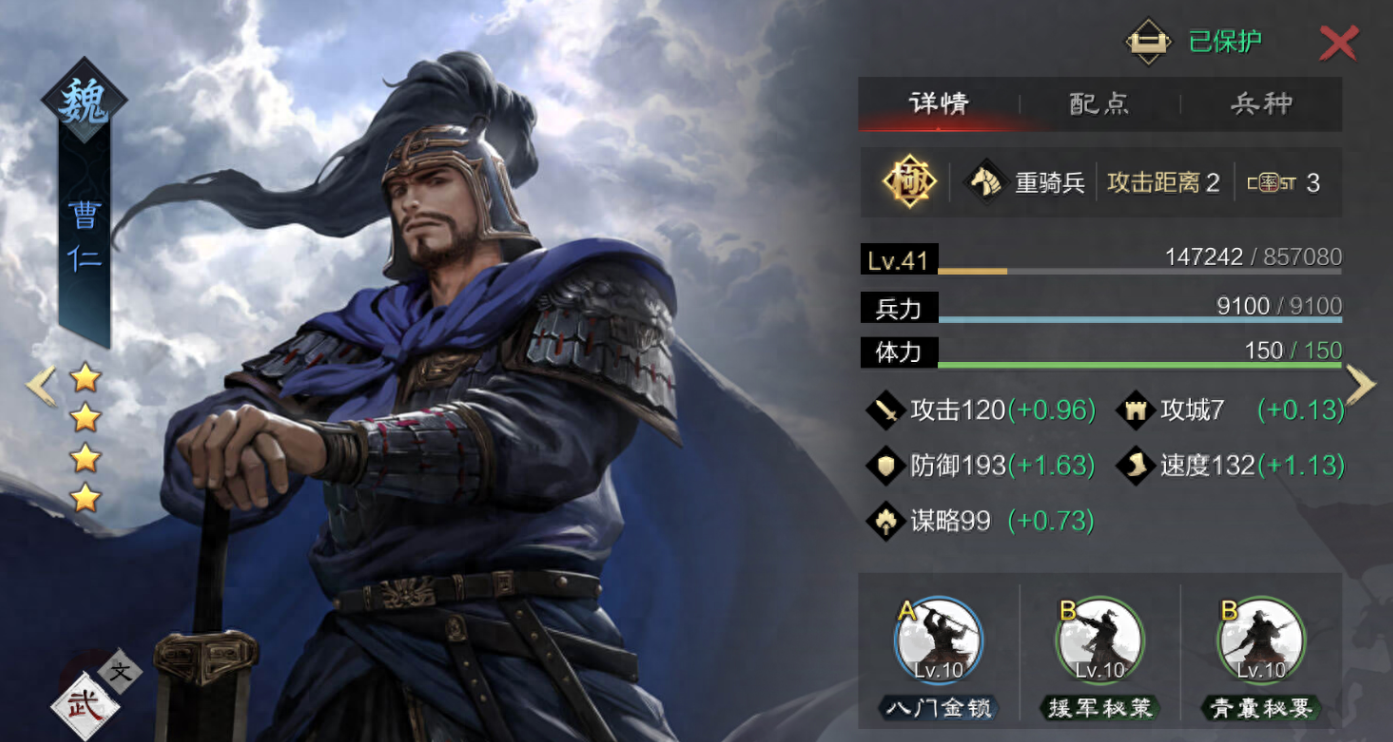This screenshot has height=742, width=1393.
Task: Close the hero detail panel
Action: coord(1338,43)
